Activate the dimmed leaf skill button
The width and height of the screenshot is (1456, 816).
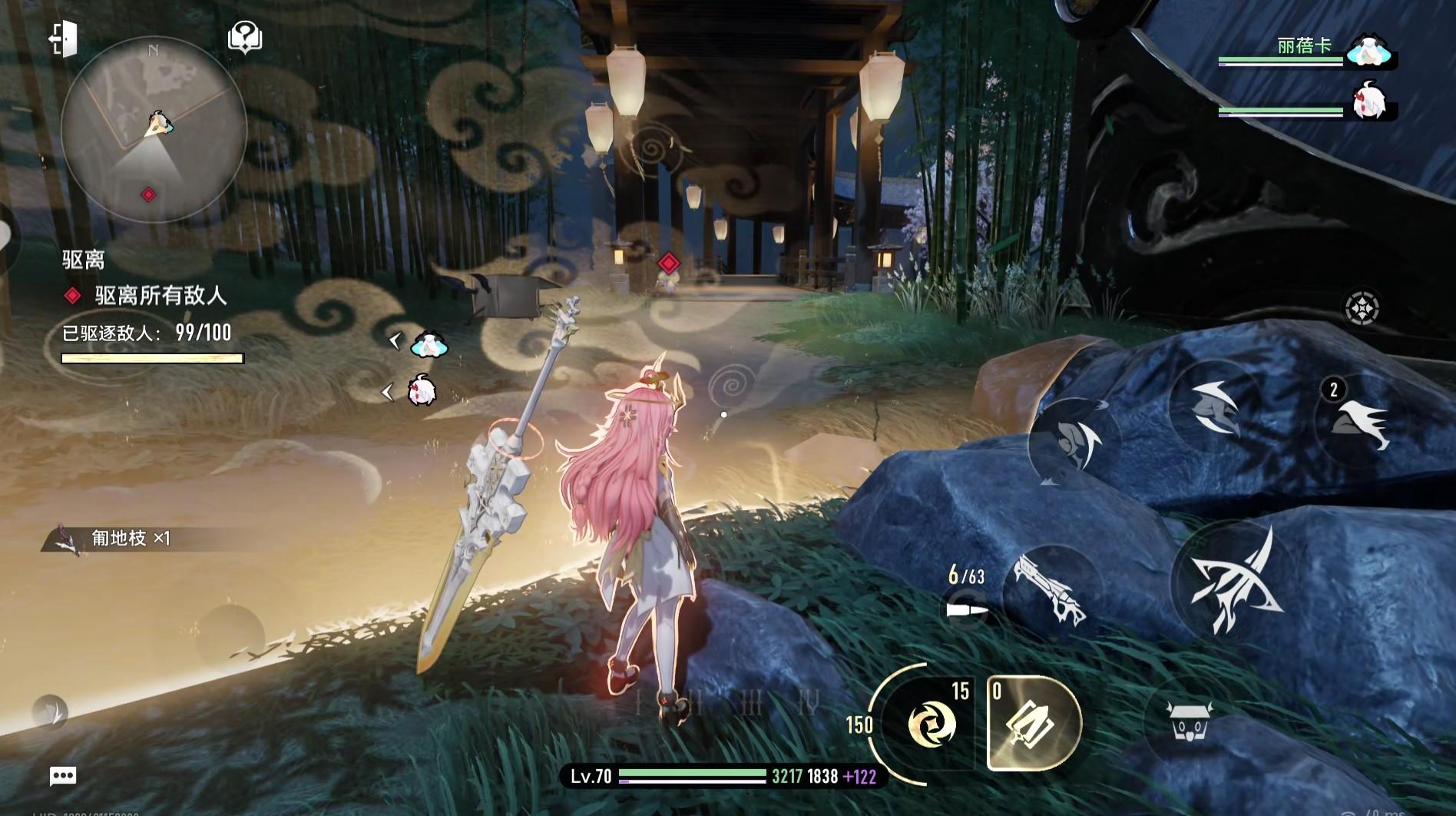point(1074,444)
